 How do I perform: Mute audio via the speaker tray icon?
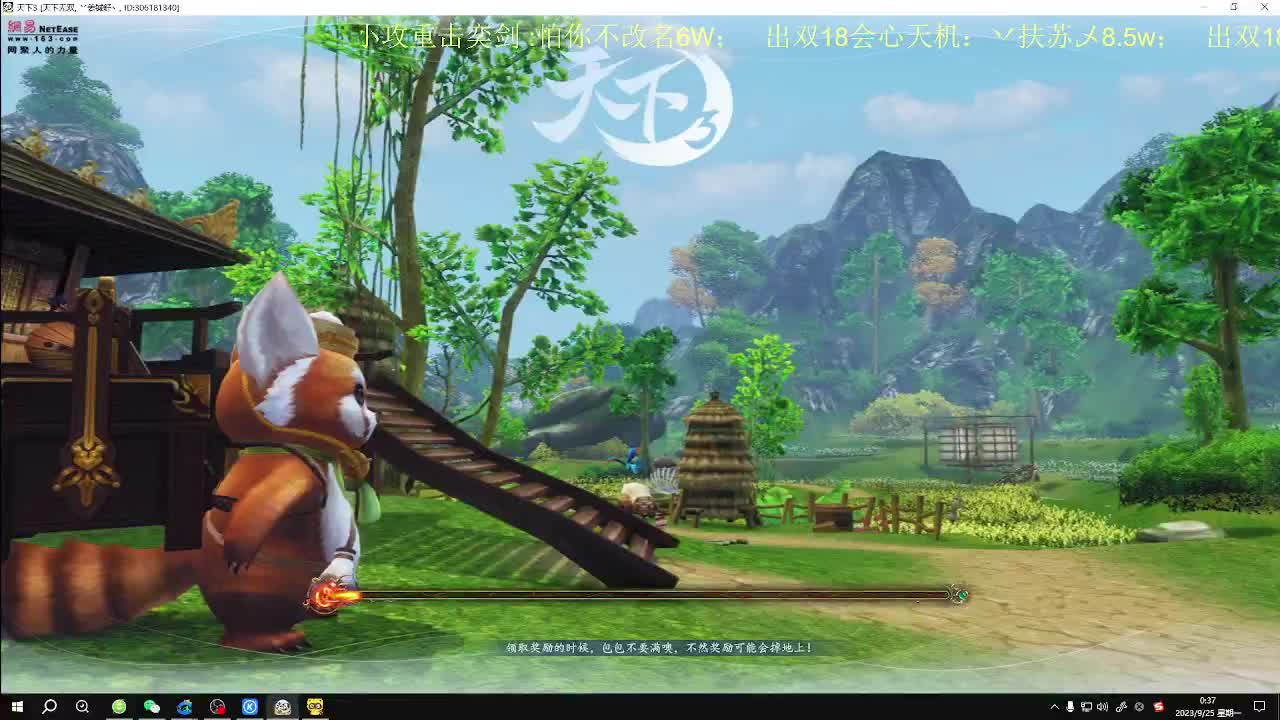(x=1103, y=707)
